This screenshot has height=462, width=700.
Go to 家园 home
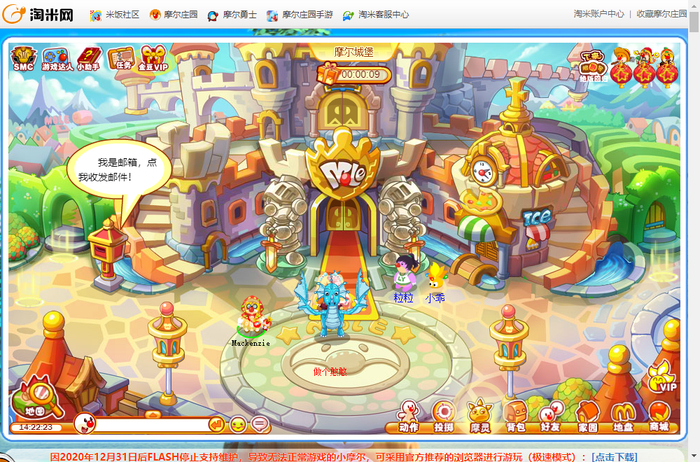587,415
